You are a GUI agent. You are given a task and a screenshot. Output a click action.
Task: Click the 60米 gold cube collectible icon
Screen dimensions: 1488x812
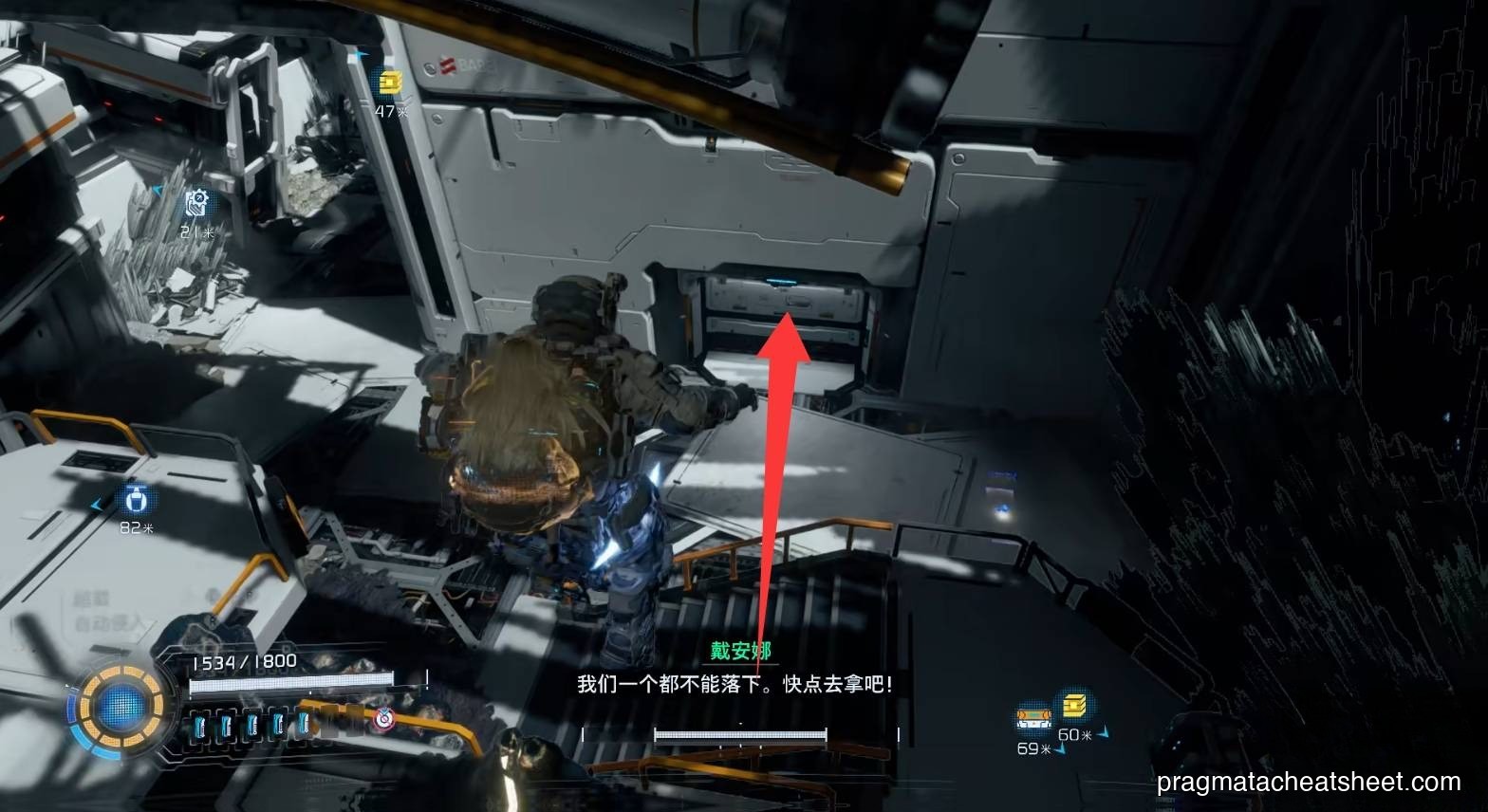point(1076,706)
